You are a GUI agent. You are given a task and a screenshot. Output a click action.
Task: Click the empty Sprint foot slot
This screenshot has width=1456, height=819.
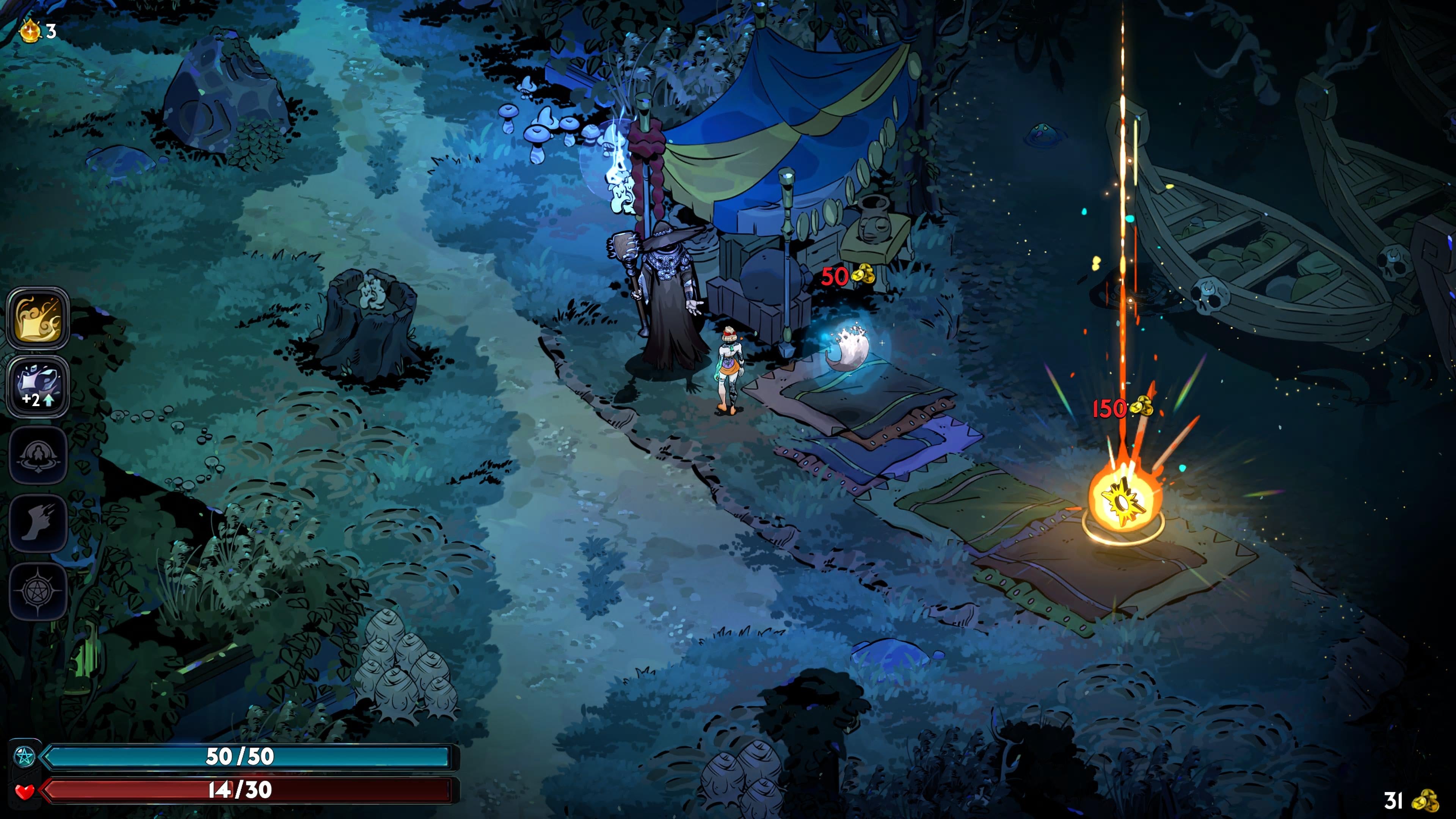38,523
